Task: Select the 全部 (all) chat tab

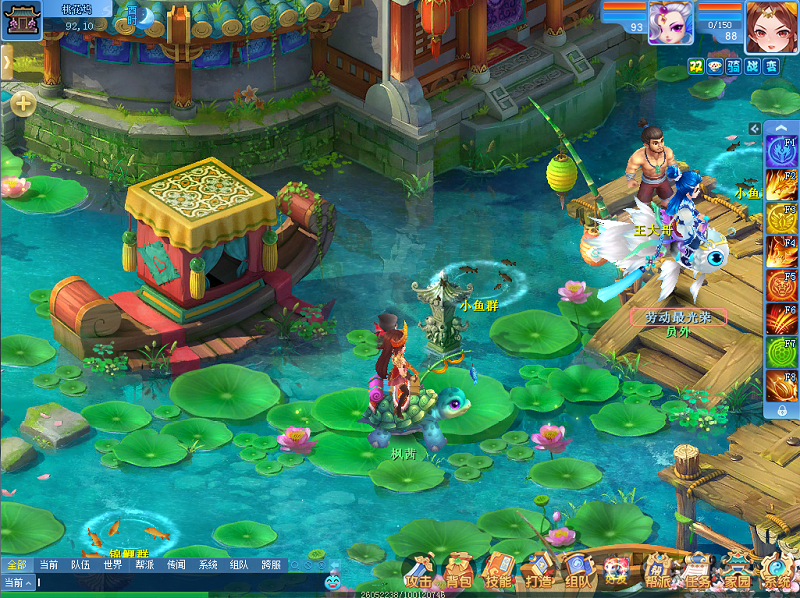Action: pyautogui.click(x=16, y=565)
